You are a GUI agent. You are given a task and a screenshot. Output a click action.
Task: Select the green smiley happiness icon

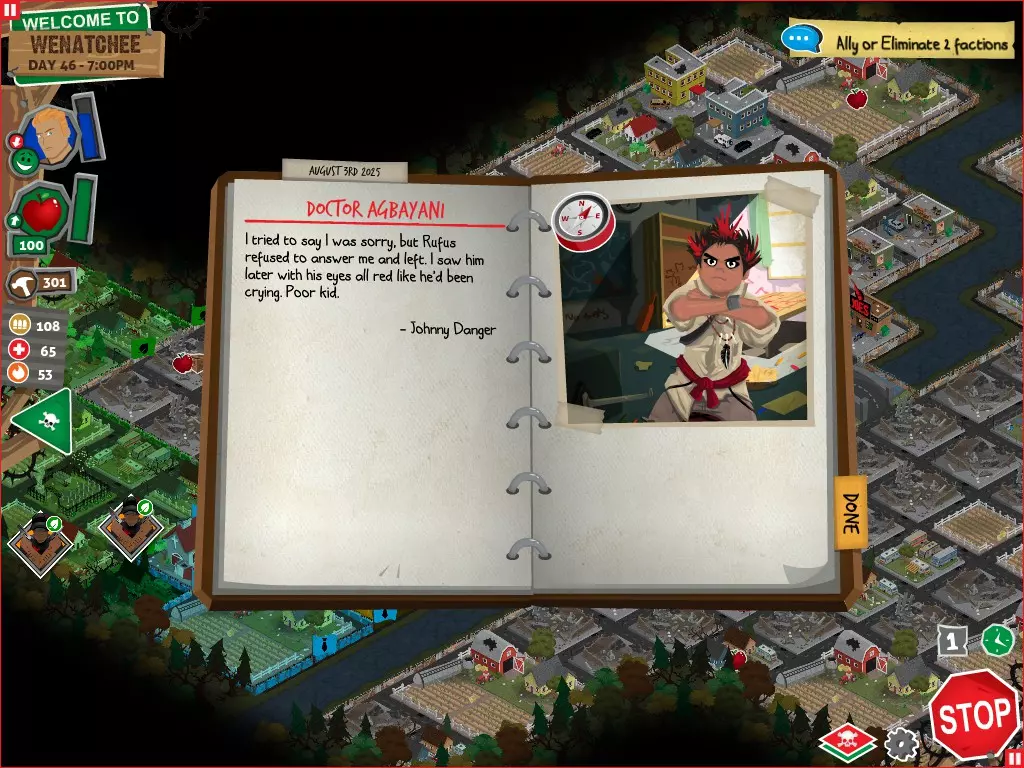27,160
